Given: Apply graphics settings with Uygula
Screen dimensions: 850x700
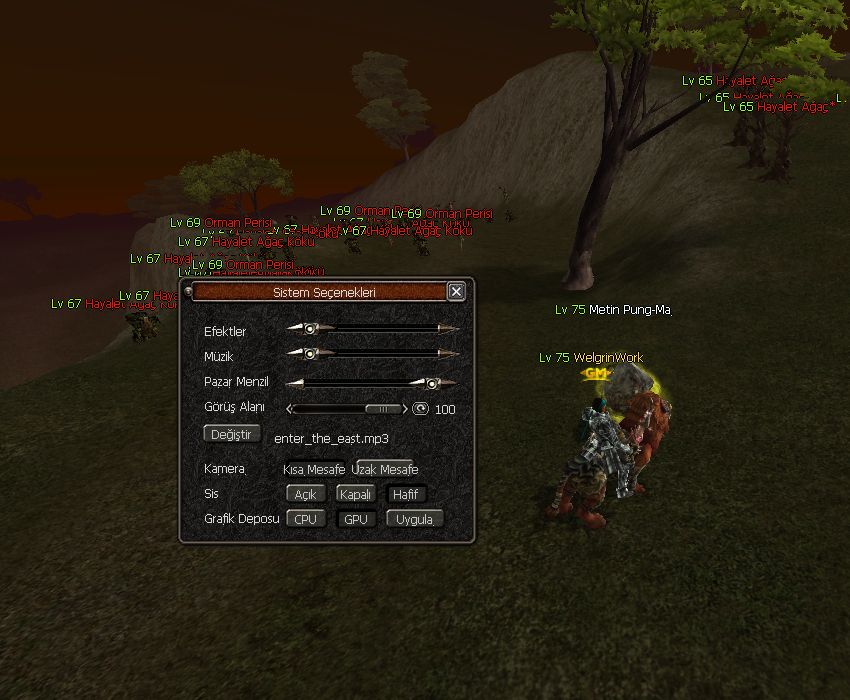Looking at the screenshot, I should (x=414, y=519).
